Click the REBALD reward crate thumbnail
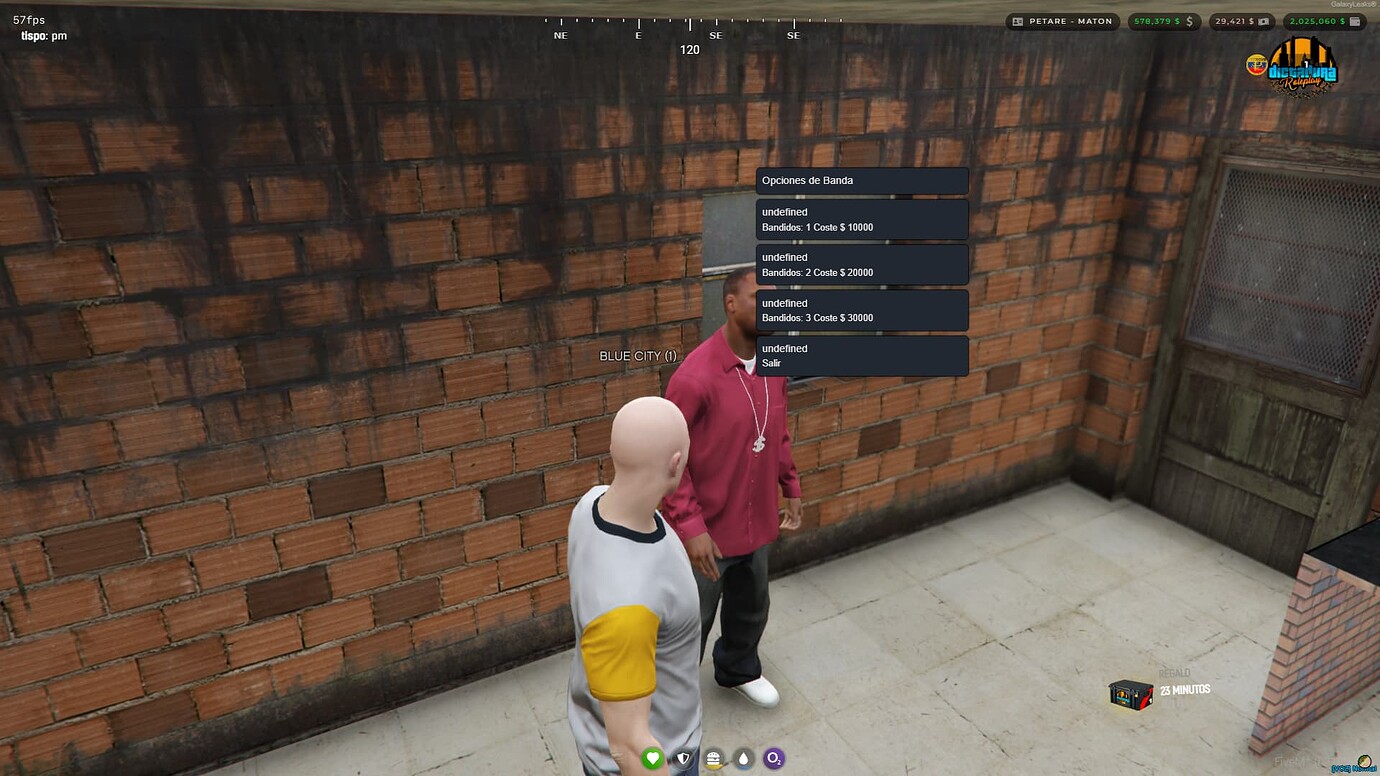 coord(1130,694)
